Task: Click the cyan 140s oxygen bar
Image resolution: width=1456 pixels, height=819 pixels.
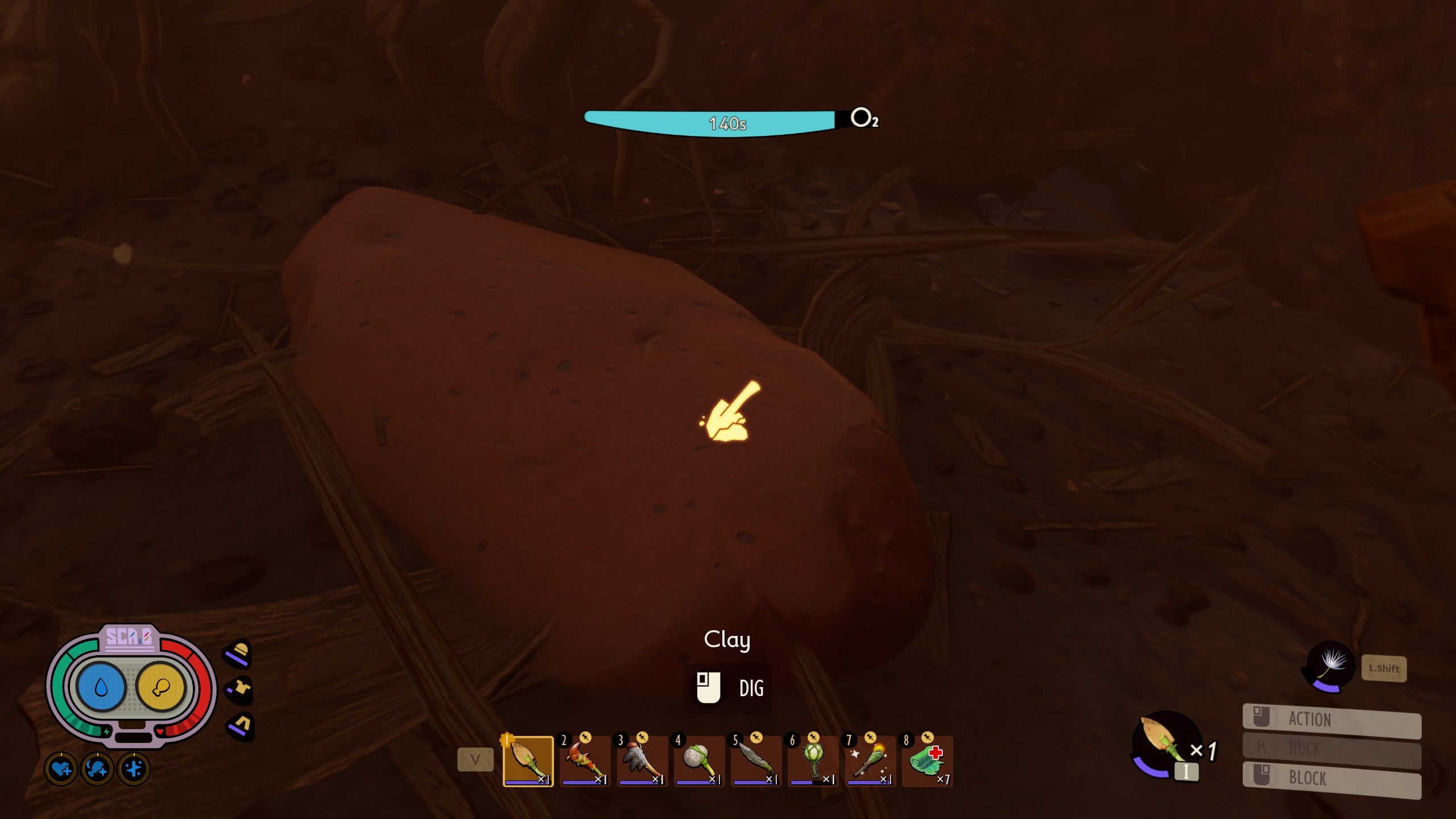Action: pyautogui.click(x=728, y=121)
